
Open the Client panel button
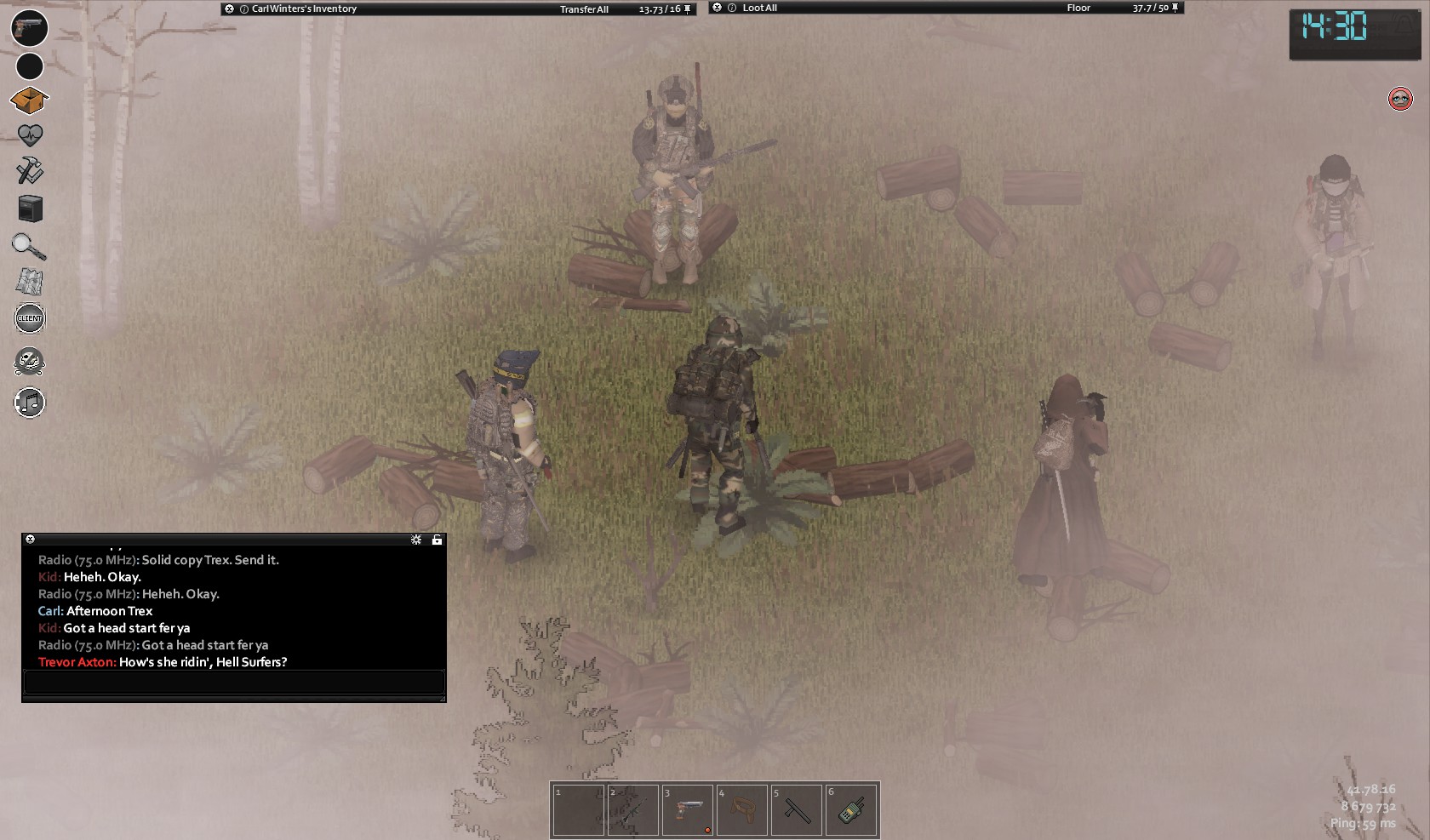point(30,318)
